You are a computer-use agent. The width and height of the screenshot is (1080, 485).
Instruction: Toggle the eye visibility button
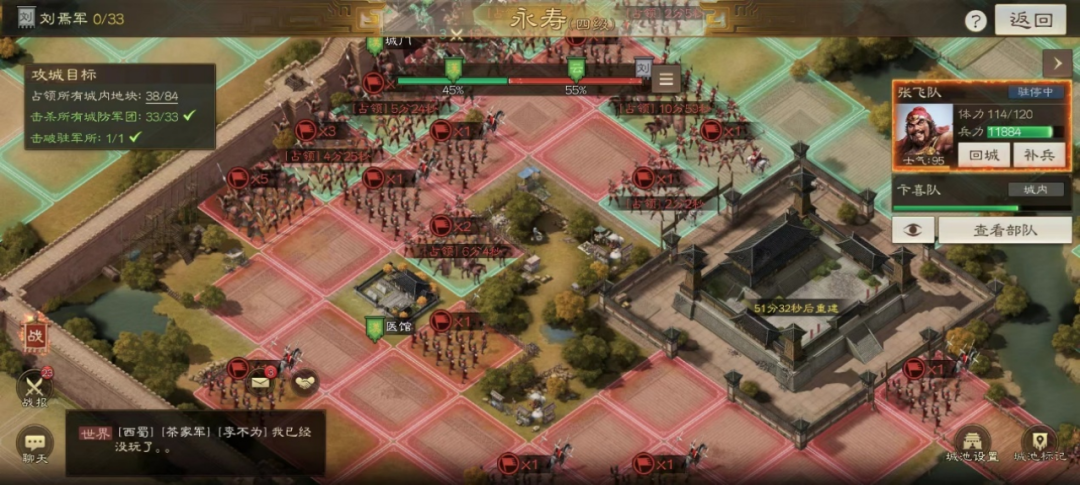click(x=912, y=230)
